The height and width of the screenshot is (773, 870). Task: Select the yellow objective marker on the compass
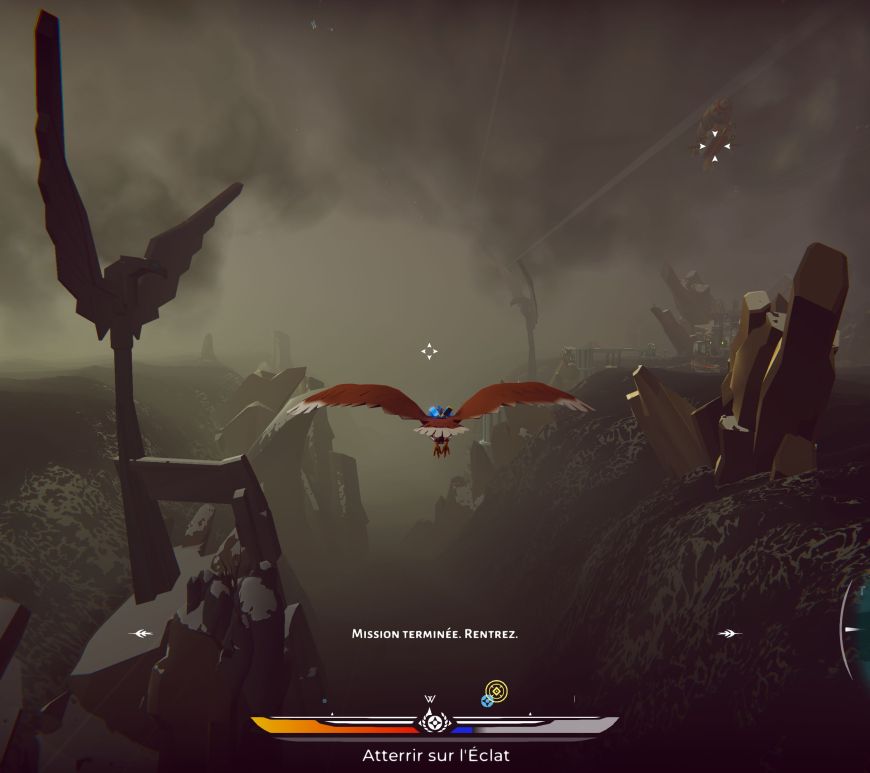point(497,689)
